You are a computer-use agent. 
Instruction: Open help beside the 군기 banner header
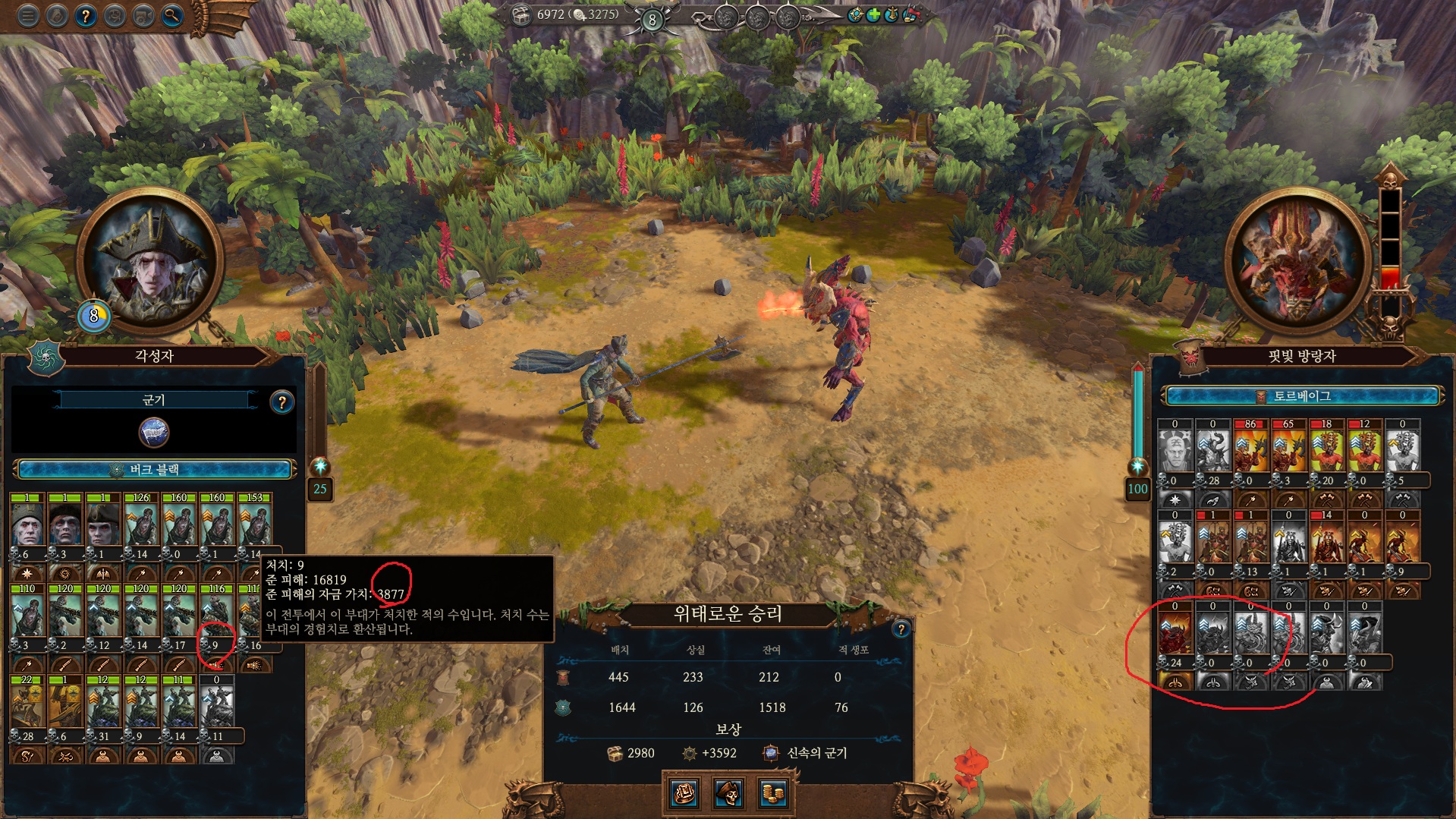pos(281,402)
